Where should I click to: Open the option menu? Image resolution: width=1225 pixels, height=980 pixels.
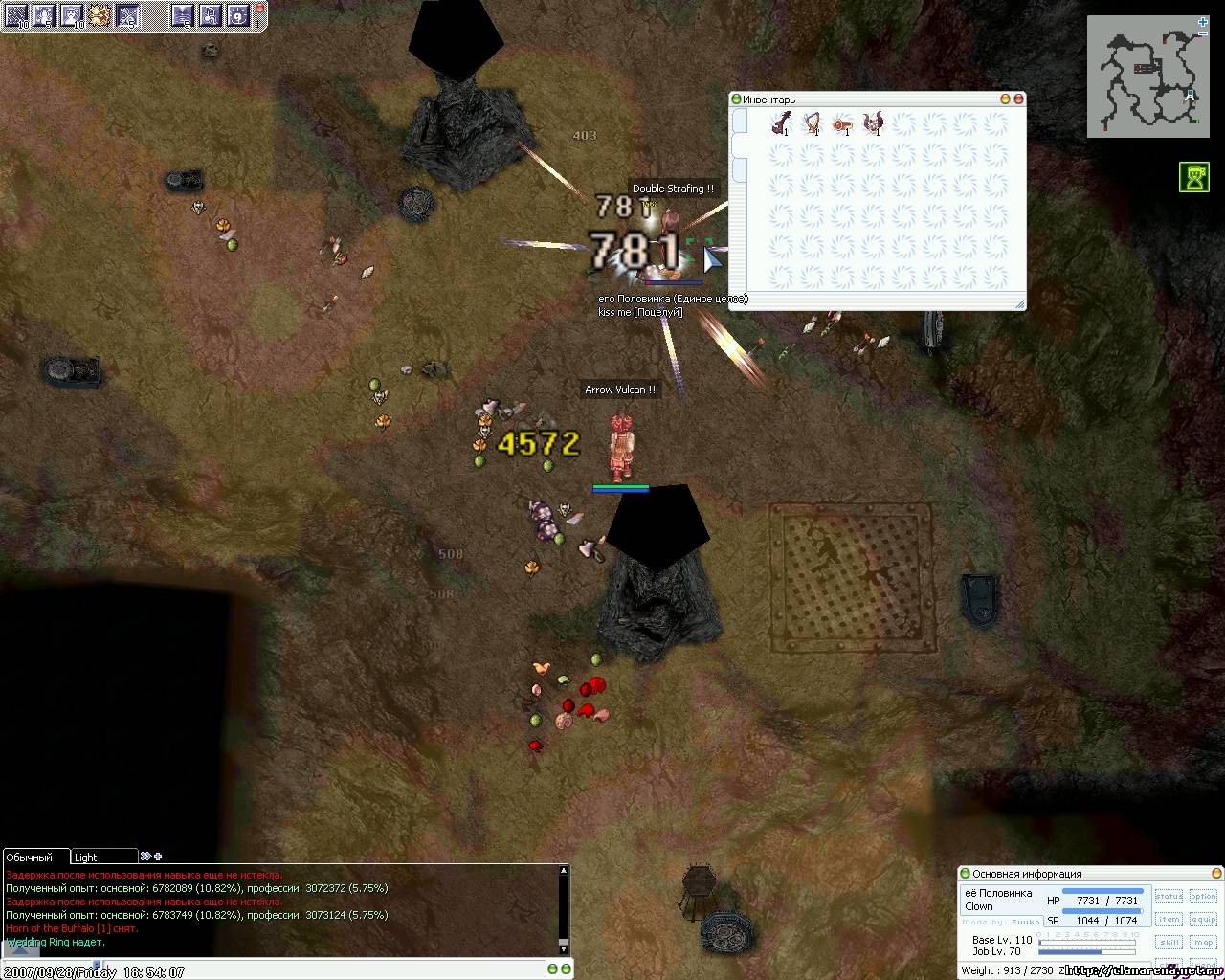click(x=1203, y=897)
